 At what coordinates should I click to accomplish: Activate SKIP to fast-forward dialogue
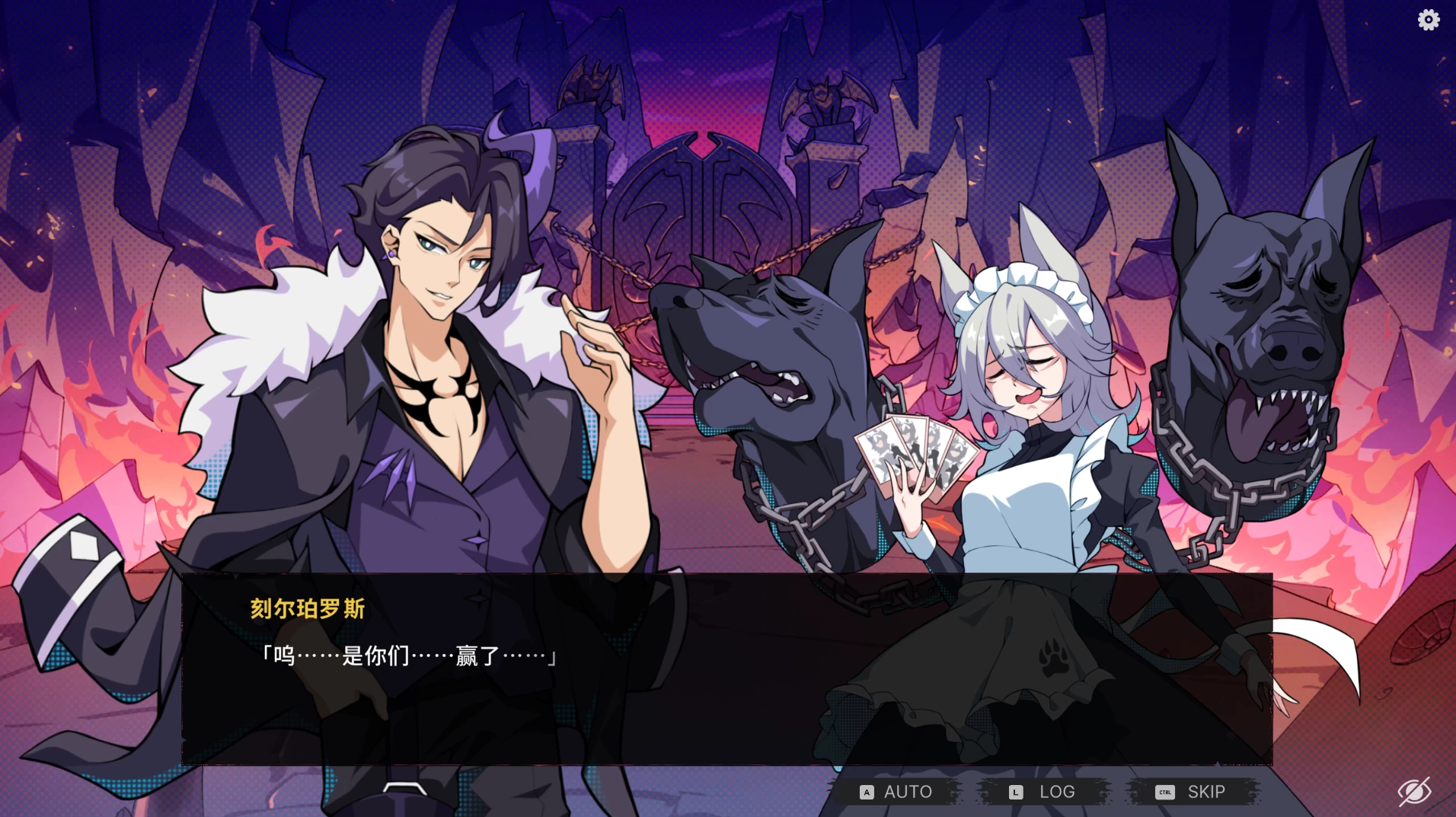tap(1205, 791)
